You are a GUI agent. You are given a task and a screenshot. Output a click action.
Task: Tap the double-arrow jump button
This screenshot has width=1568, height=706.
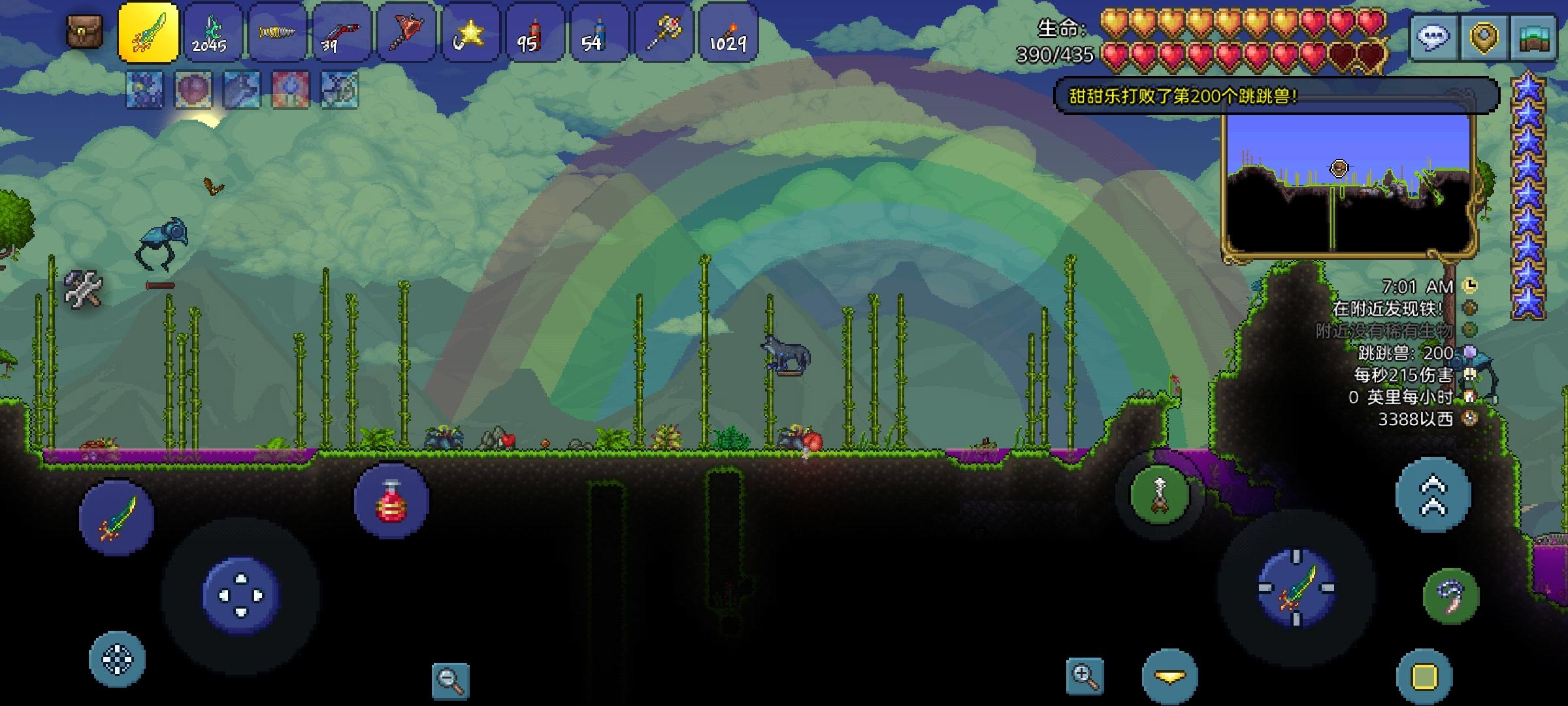1433,495
